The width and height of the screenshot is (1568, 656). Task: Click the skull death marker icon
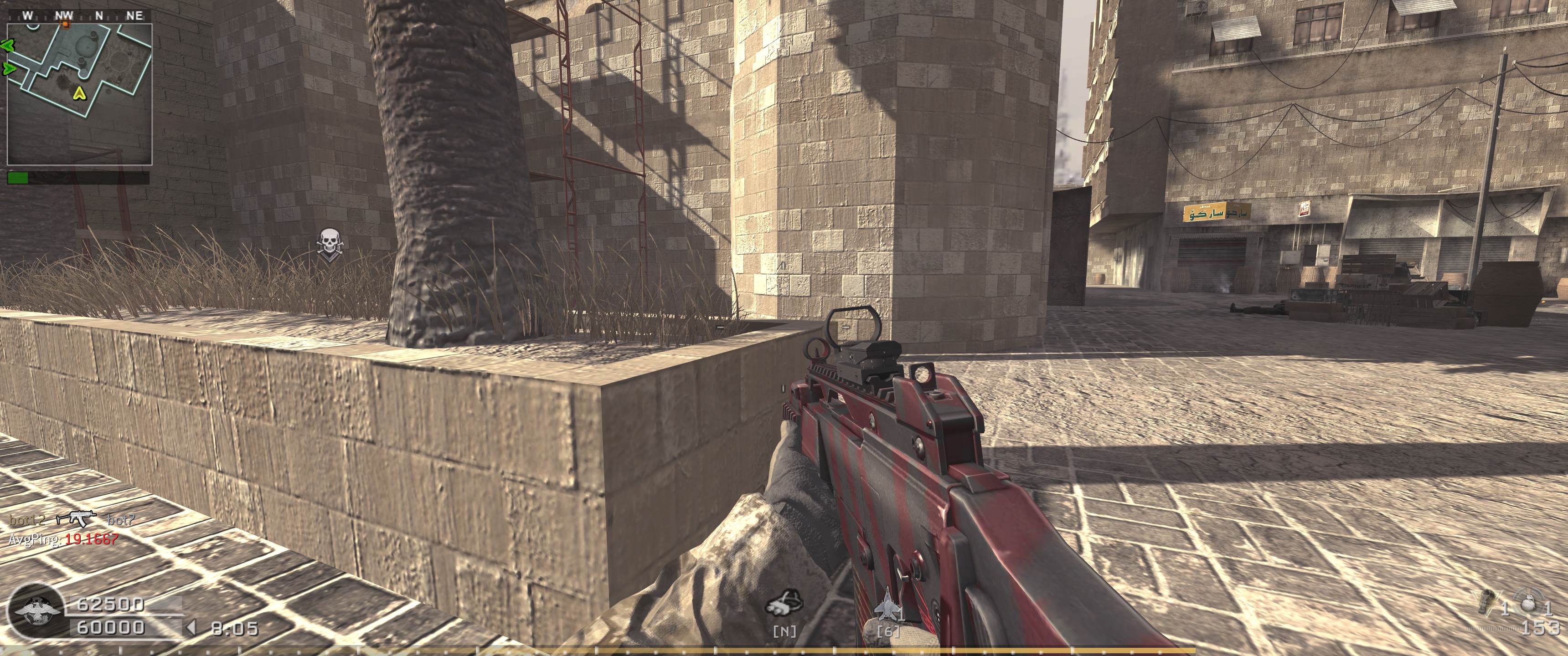329,244
